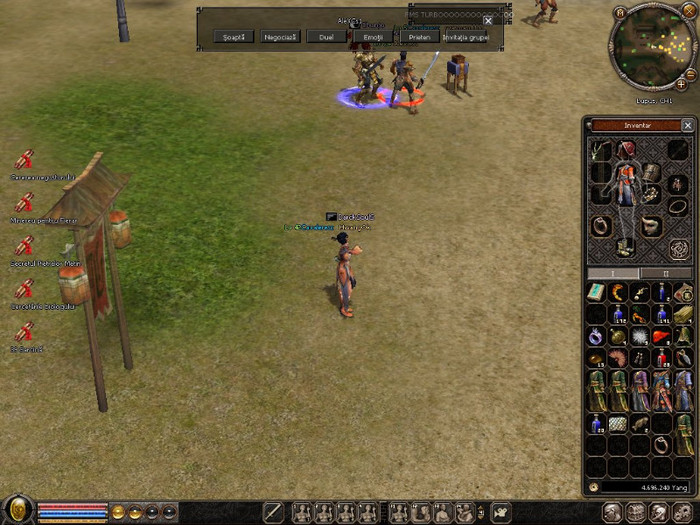Switch to inventory page I
The width and height of the screenshot is (700, 525).
[614, 272]
